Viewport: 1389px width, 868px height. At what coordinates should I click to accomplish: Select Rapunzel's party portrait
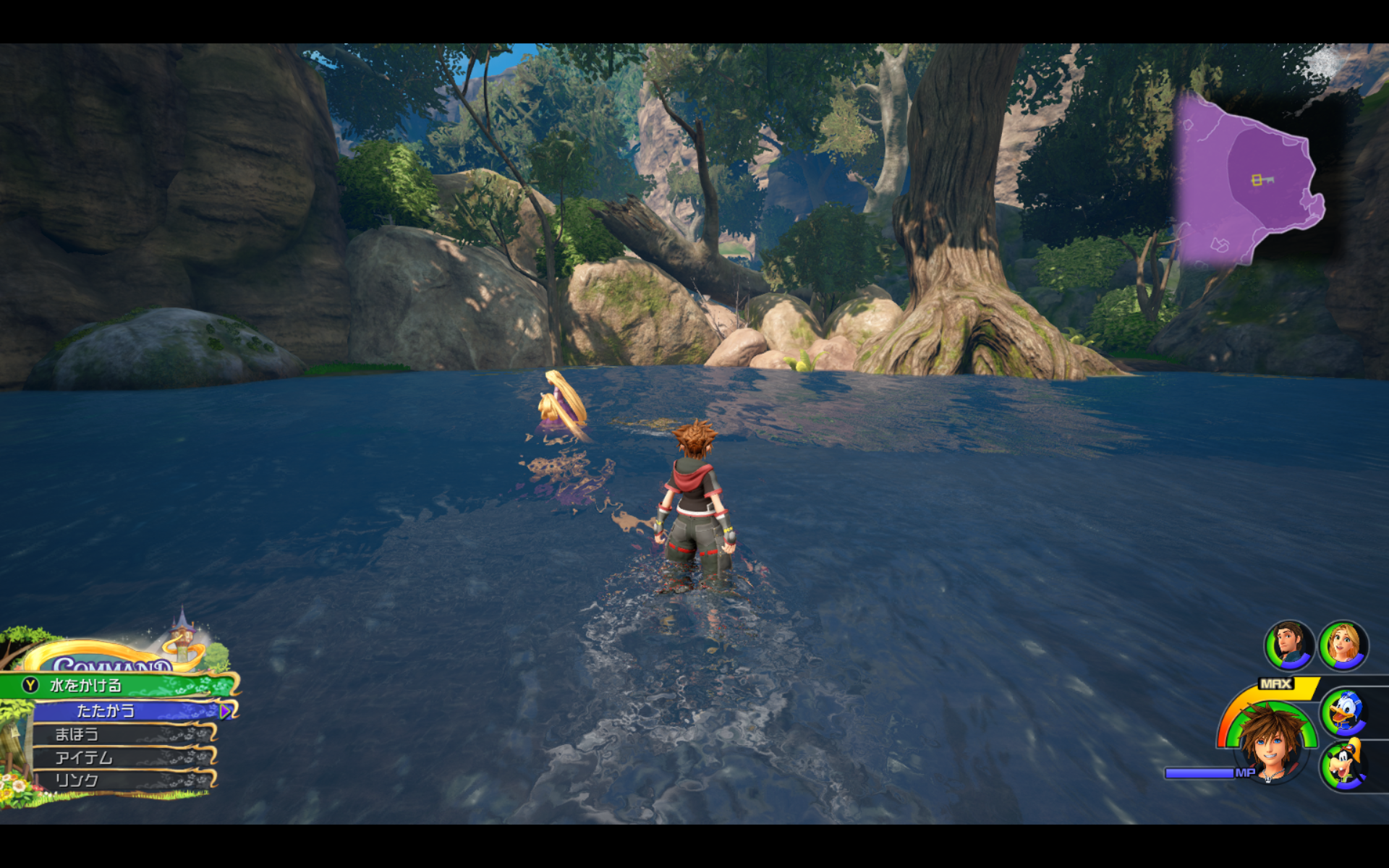pos(1343,644)
